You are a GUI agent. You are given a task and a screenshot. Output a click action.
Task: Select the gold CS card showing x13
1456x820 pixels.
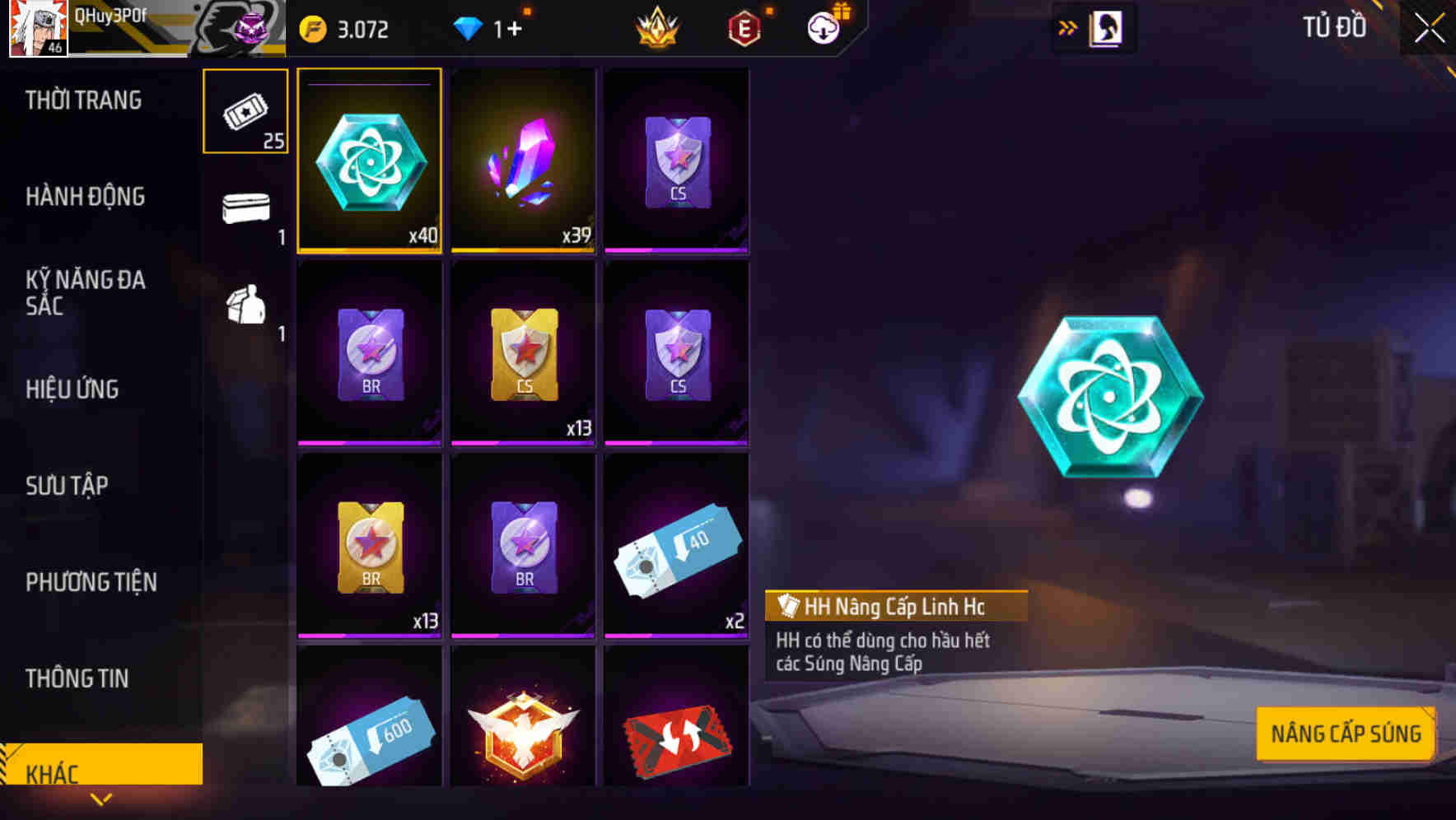(523, 352)
